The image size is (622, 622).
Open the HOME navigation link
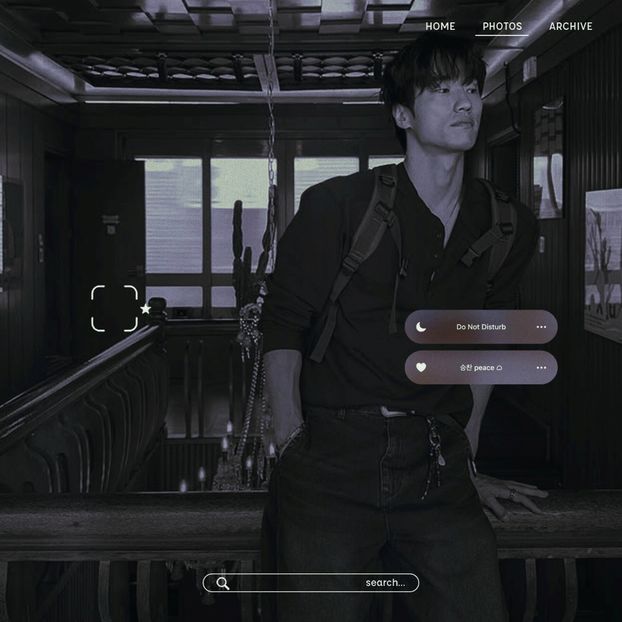click(440, 27)
